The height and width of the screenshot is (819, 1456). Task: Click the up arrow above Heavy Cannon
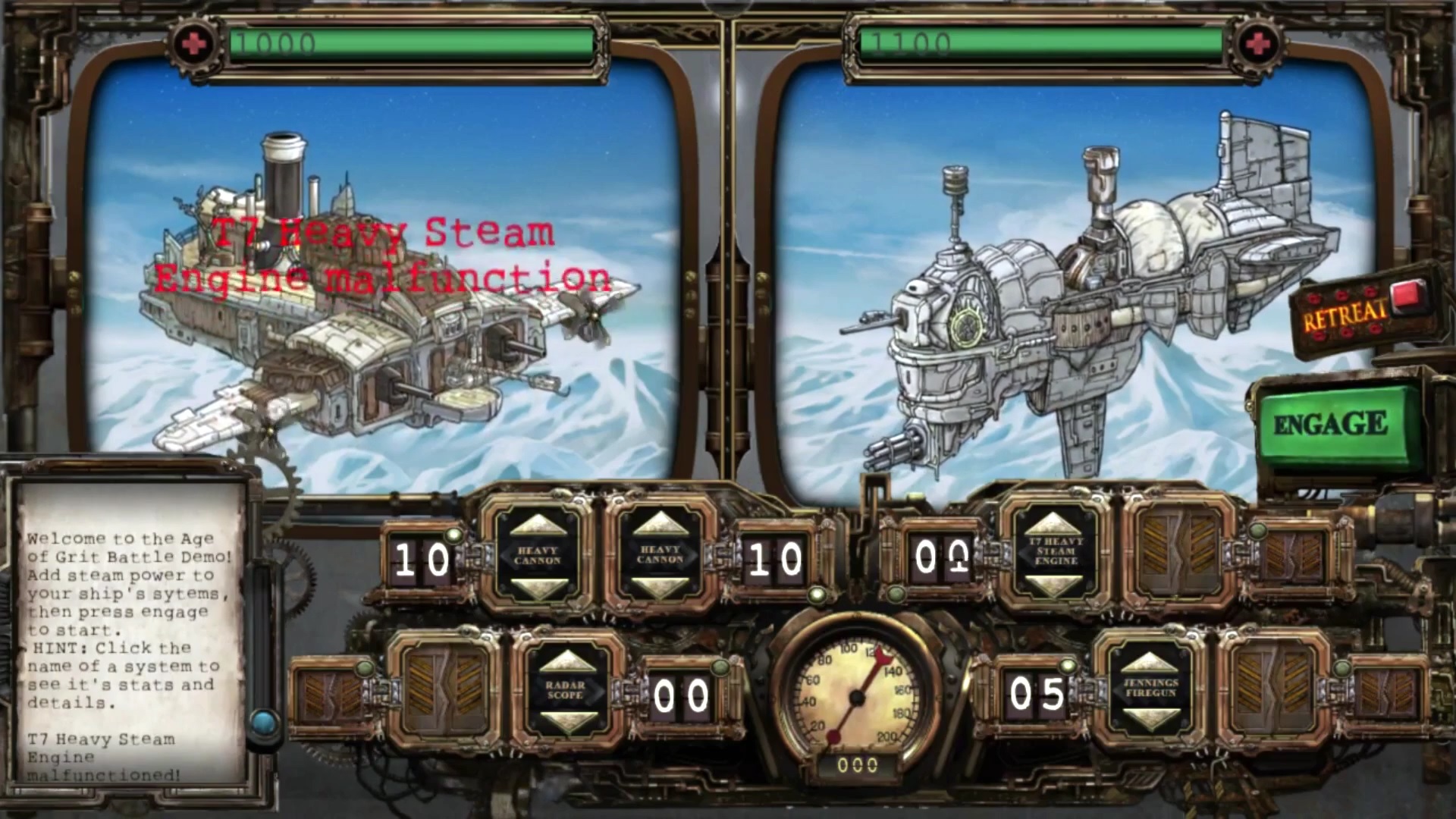[540, 526]
